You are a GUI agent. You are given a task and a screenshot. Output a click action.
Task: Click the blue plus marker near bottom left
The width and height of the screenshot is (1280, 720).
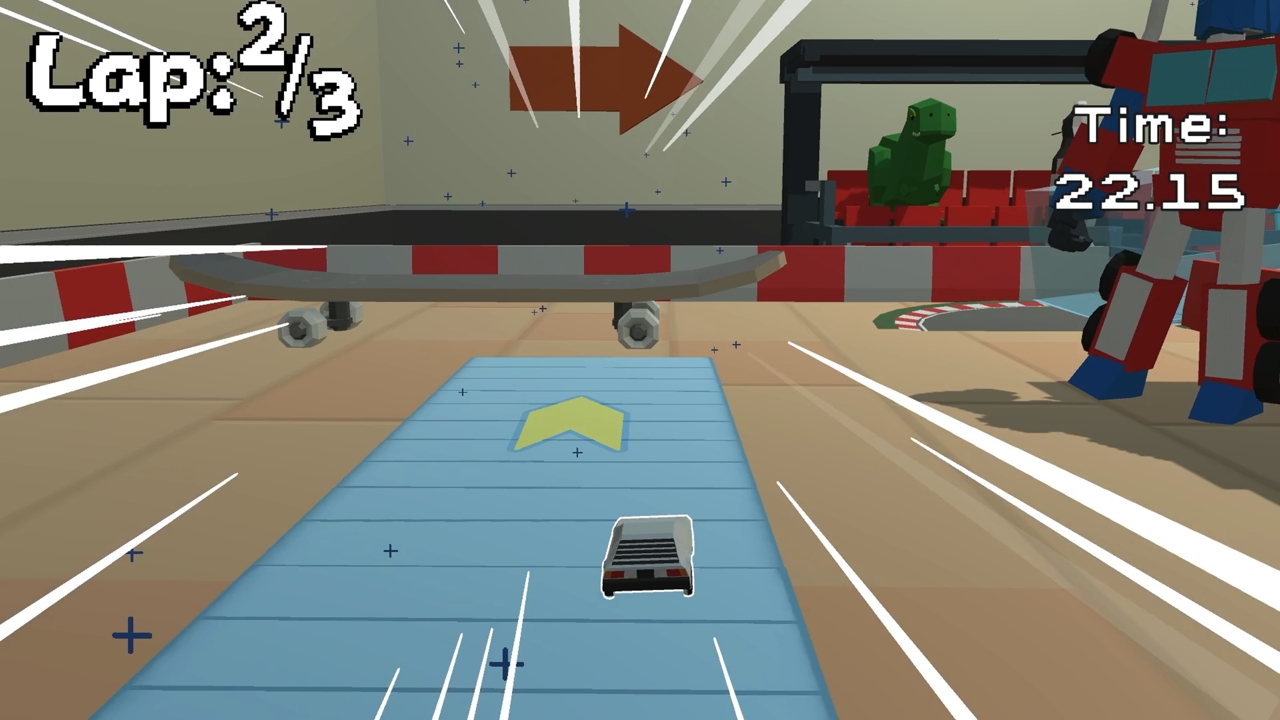pyautogui.click(x=130, y=635)
